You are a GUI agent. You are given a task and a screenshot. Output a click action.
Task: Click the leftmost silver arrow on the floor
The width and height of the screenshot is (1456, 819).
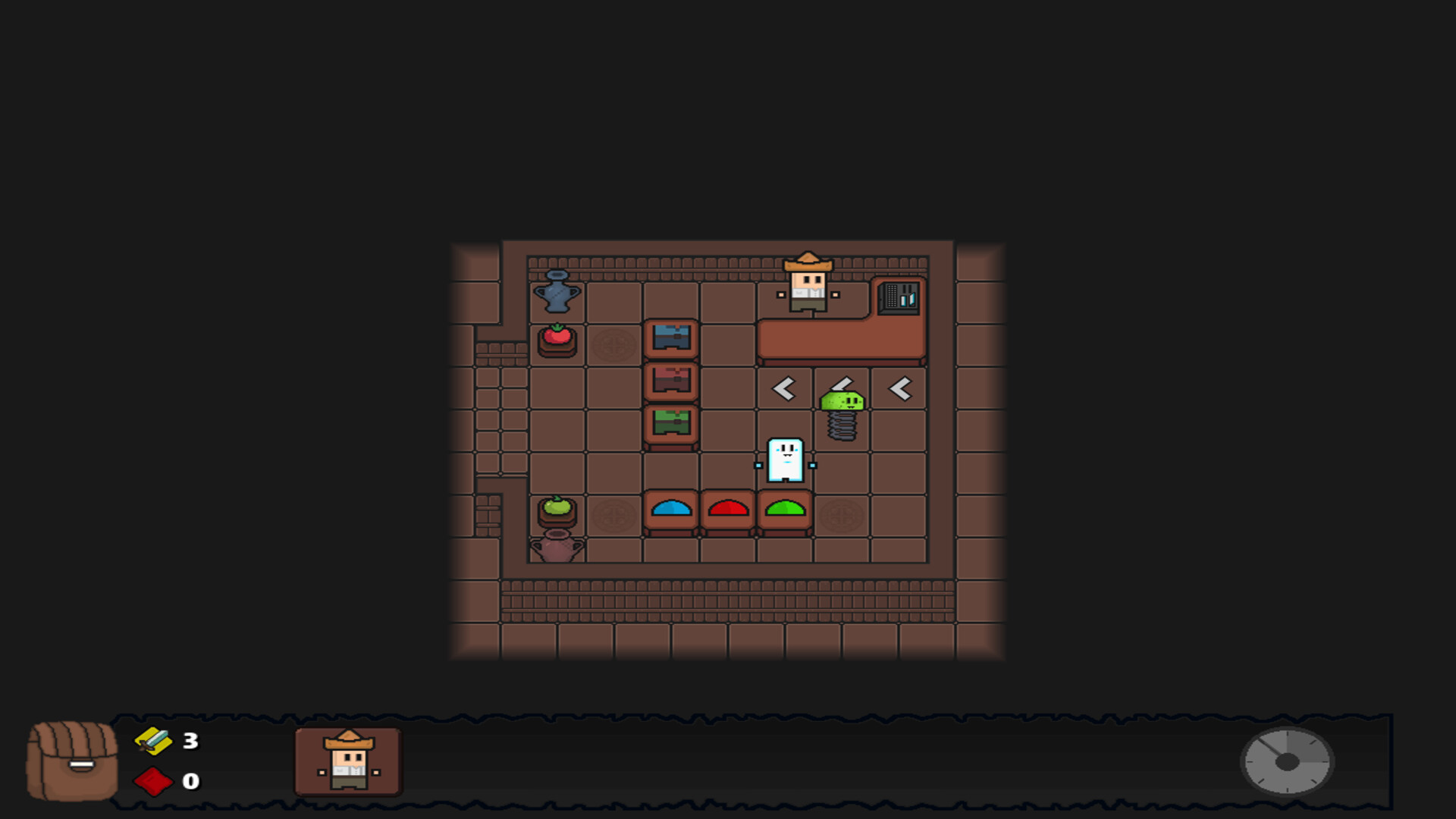point(783,388)
